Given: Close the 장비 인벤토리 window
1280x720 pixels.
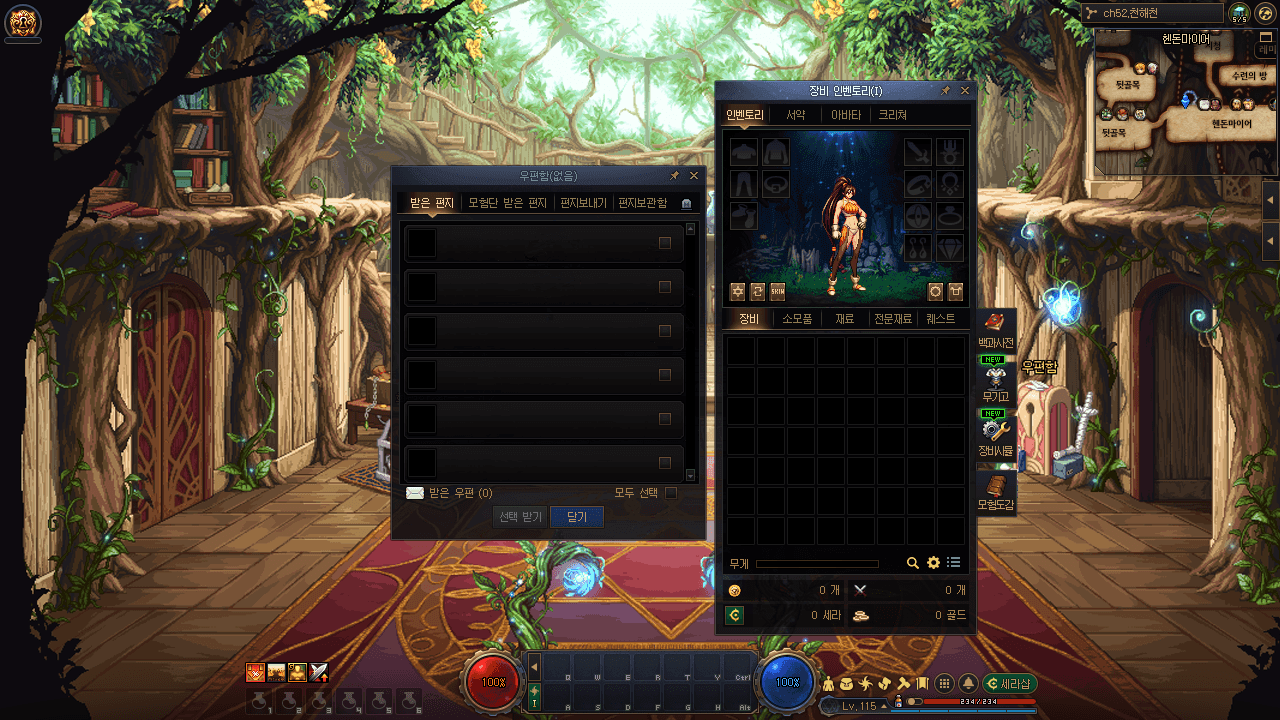Looking at the screenshot, I should (x=965, y=91).
